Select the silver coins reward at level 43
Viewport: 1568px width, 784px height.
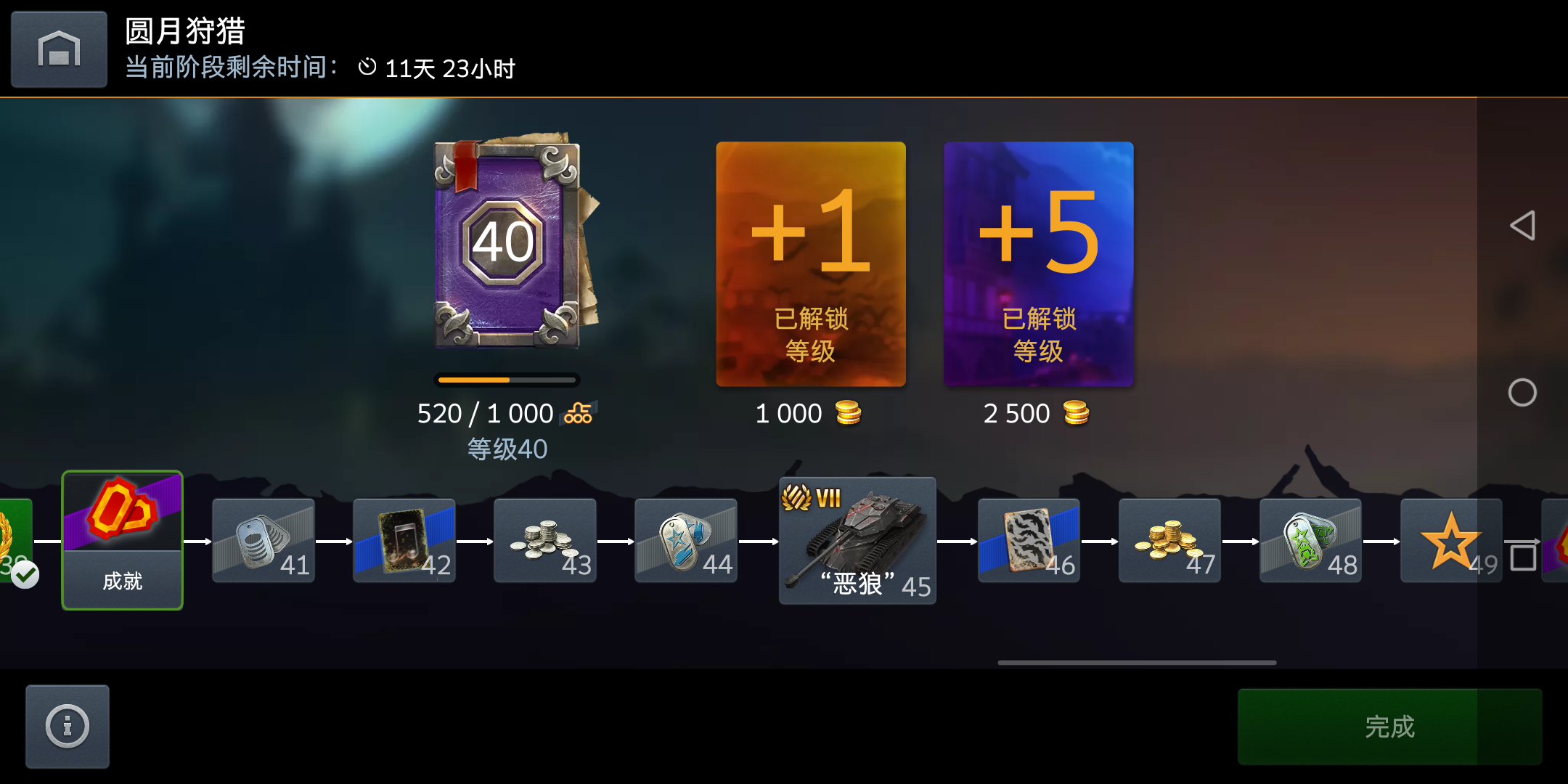tap(545, 541)
